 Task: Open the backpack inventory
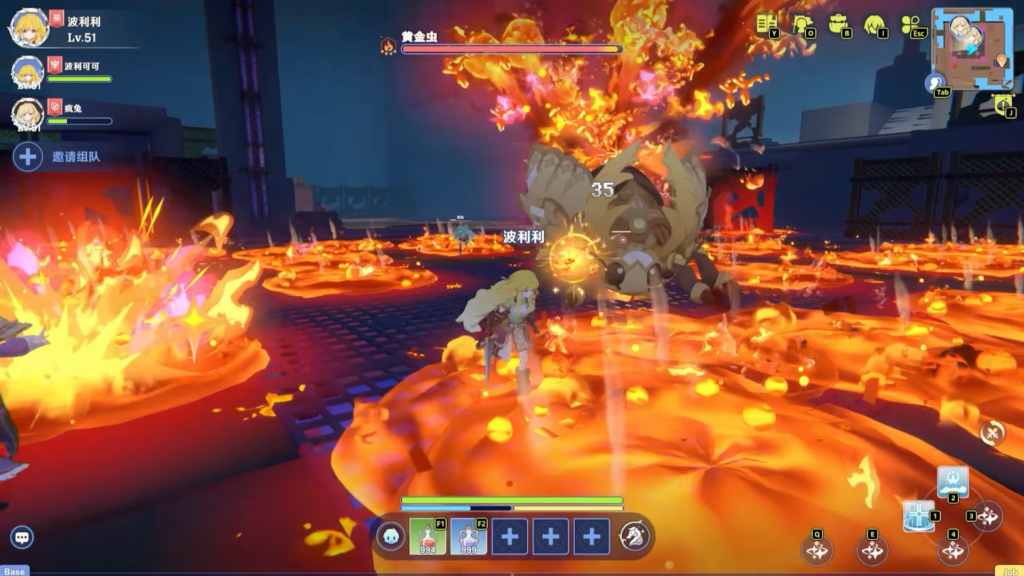click(838, 24)
